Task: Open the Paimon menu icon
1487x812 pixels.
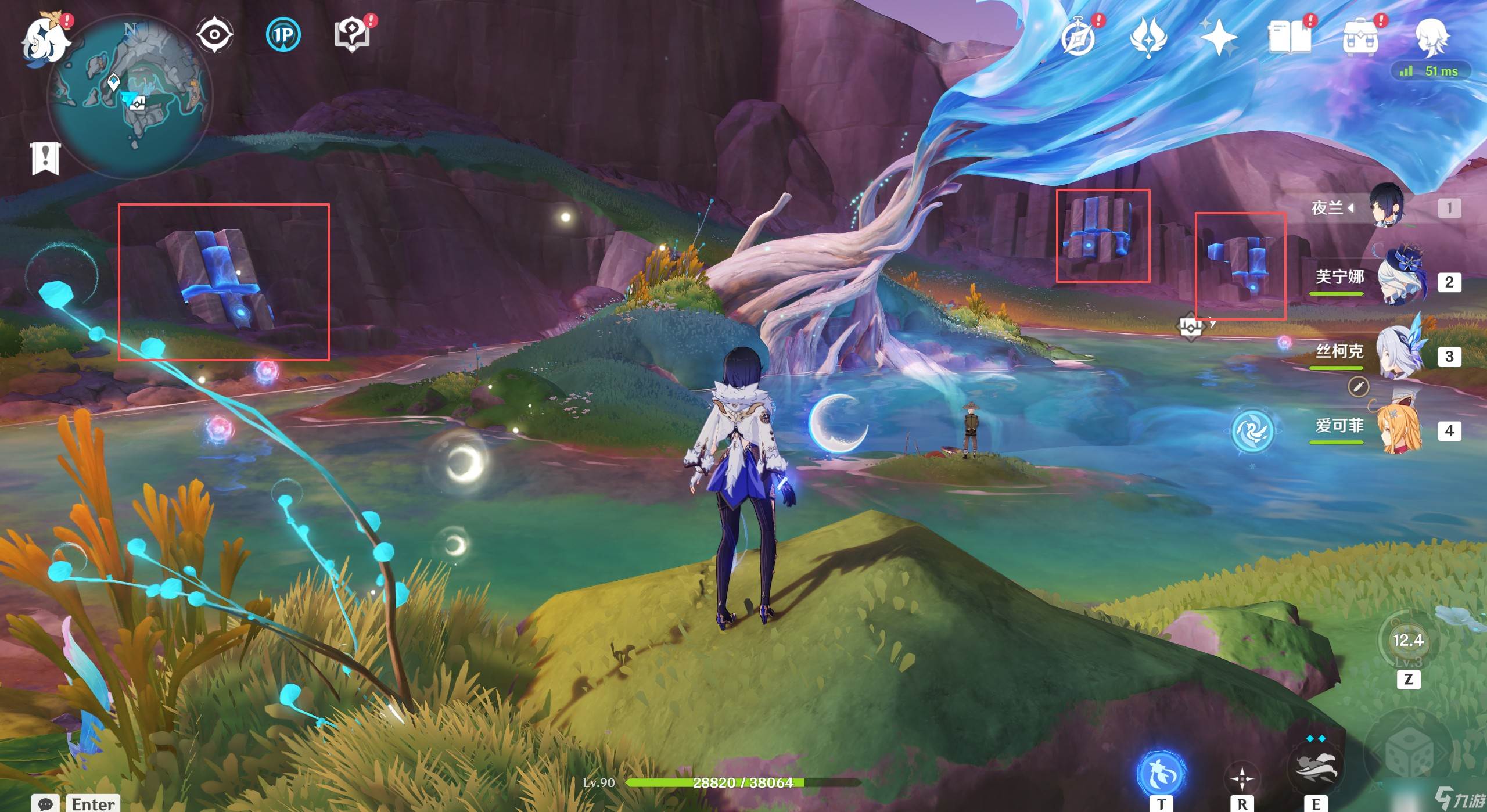Action: 45,38
